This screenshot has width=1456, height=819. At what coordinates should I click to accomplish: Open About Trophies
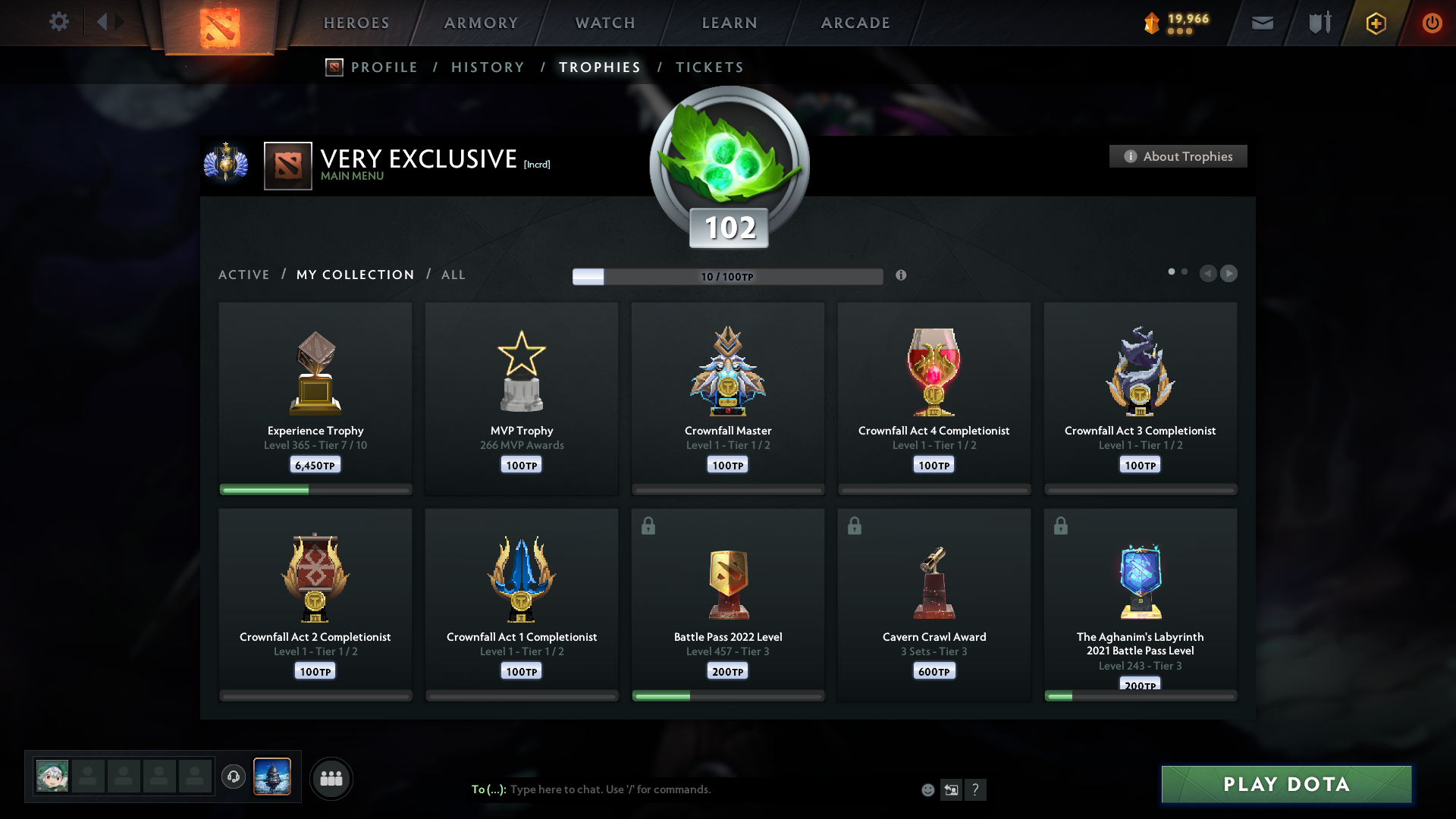pyautogui.click(x=1178, y=156)
